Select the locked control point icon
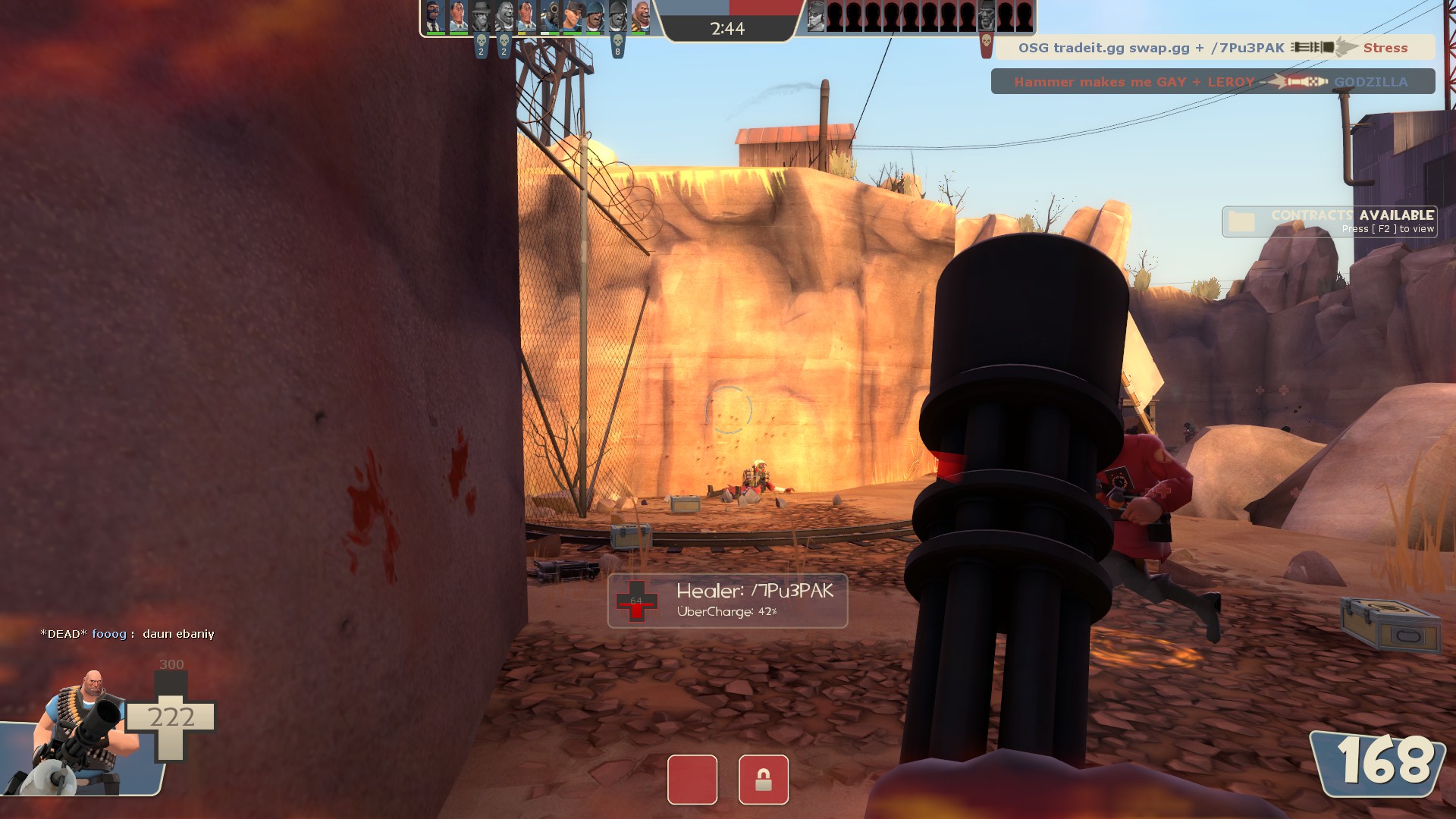Viewport: 1456px width, 819px height. point(763,779)
